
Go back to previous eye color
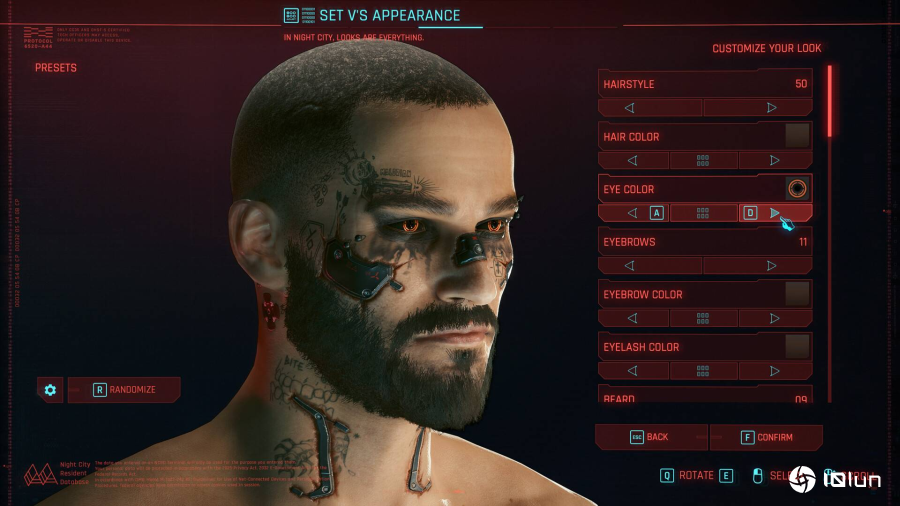[632, 213]
